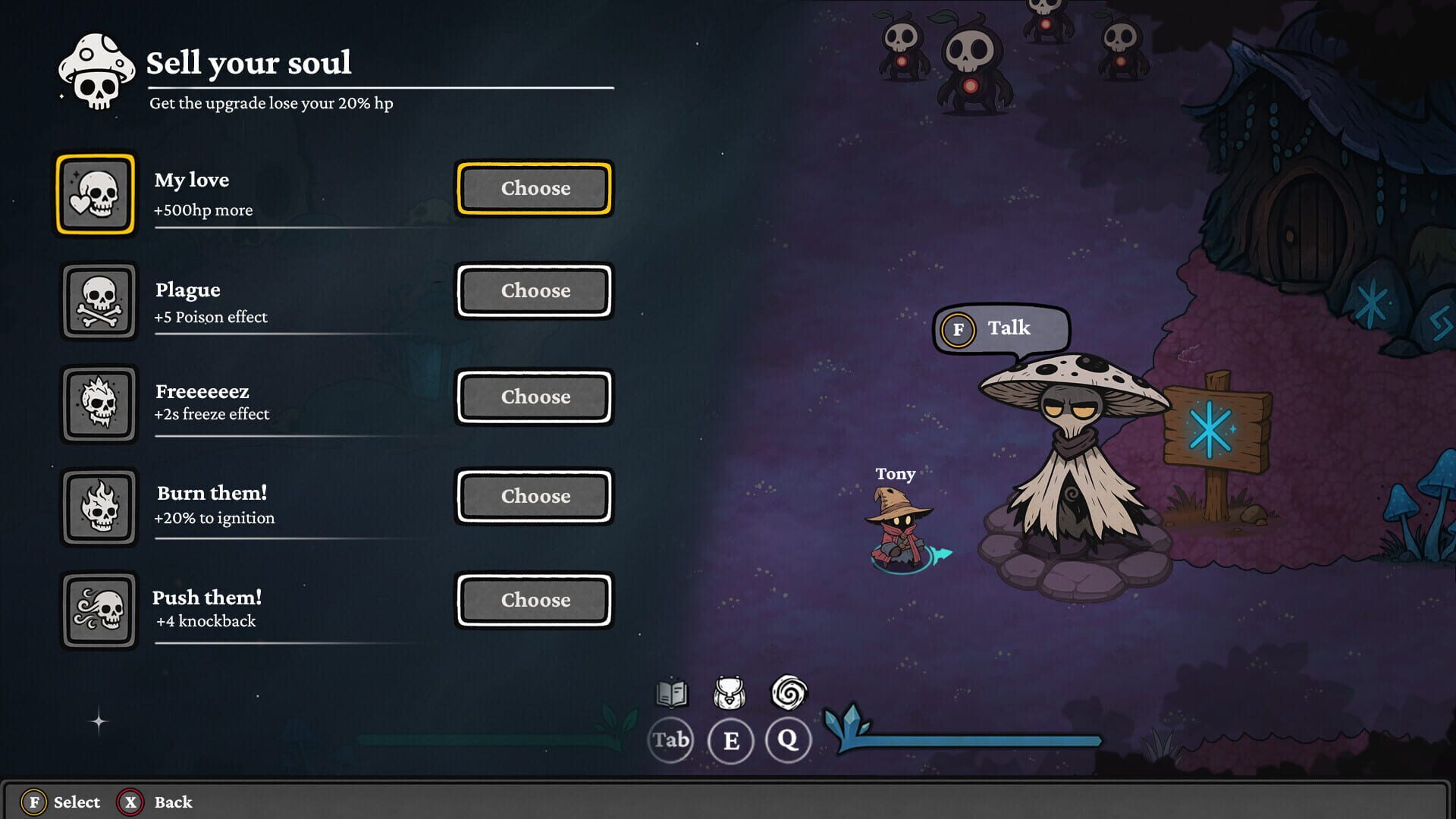
Task: Choose the Freeeeeez freeze upgrade
Action: pos(535,397)
